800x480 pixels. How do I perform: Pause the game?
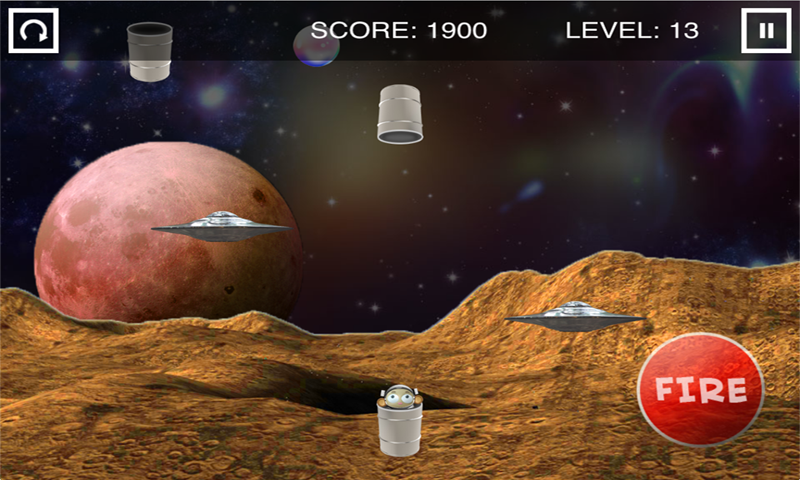pyautogui.click(x=766, y=30)
